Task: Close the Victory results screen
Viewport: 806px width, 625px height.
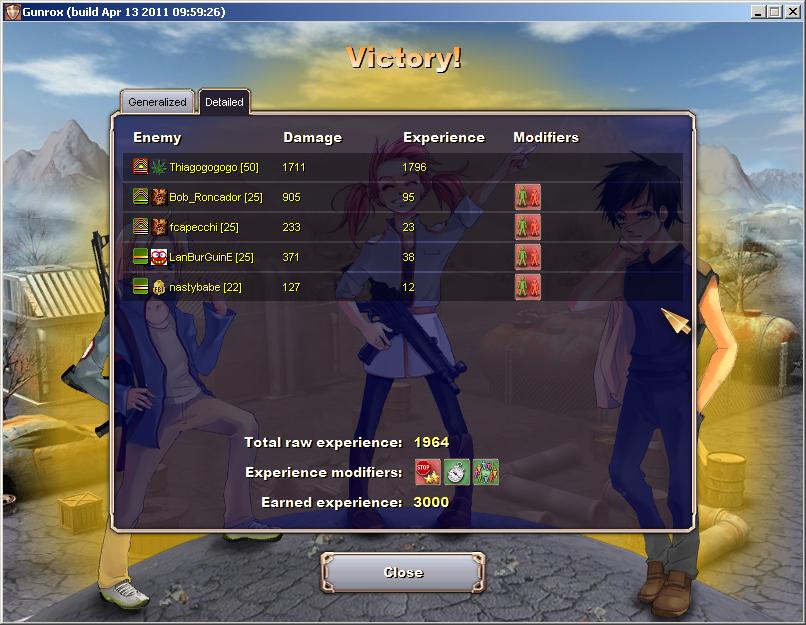Action: 403,572
